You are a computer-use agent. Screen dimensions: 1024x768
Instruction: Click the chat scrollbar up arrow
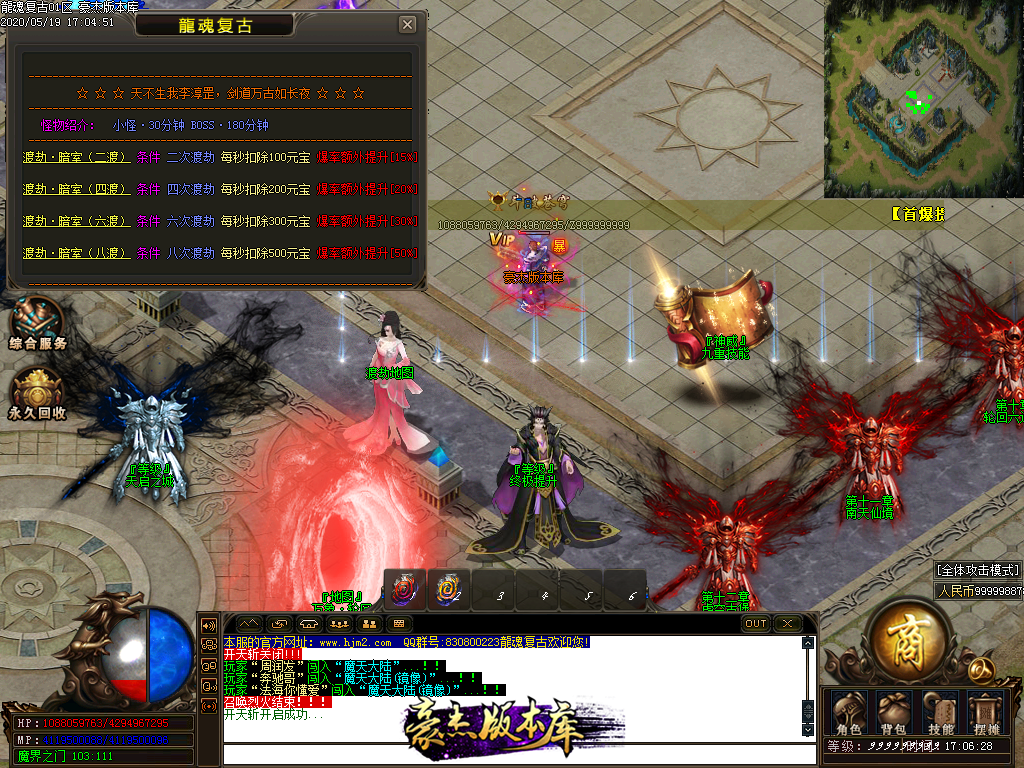click(x=808, y=643)
